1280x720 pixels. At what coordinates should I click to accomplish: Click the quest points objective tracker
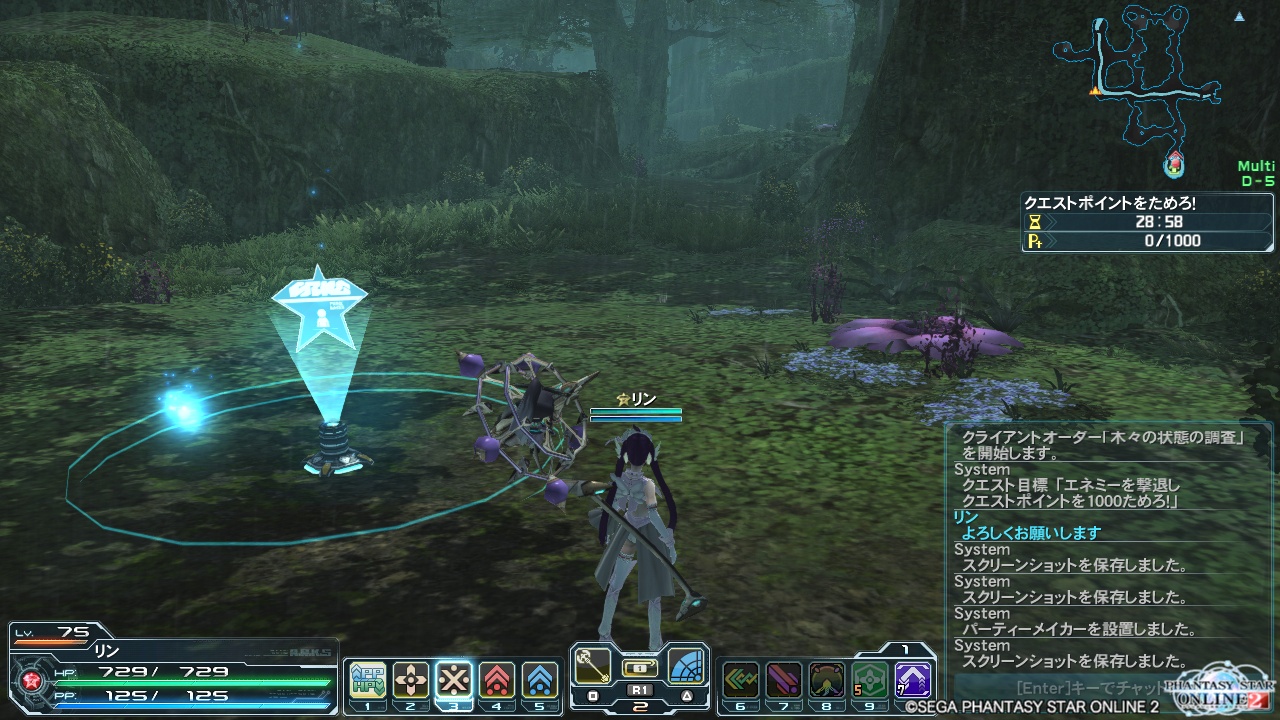click(1148, 222)
